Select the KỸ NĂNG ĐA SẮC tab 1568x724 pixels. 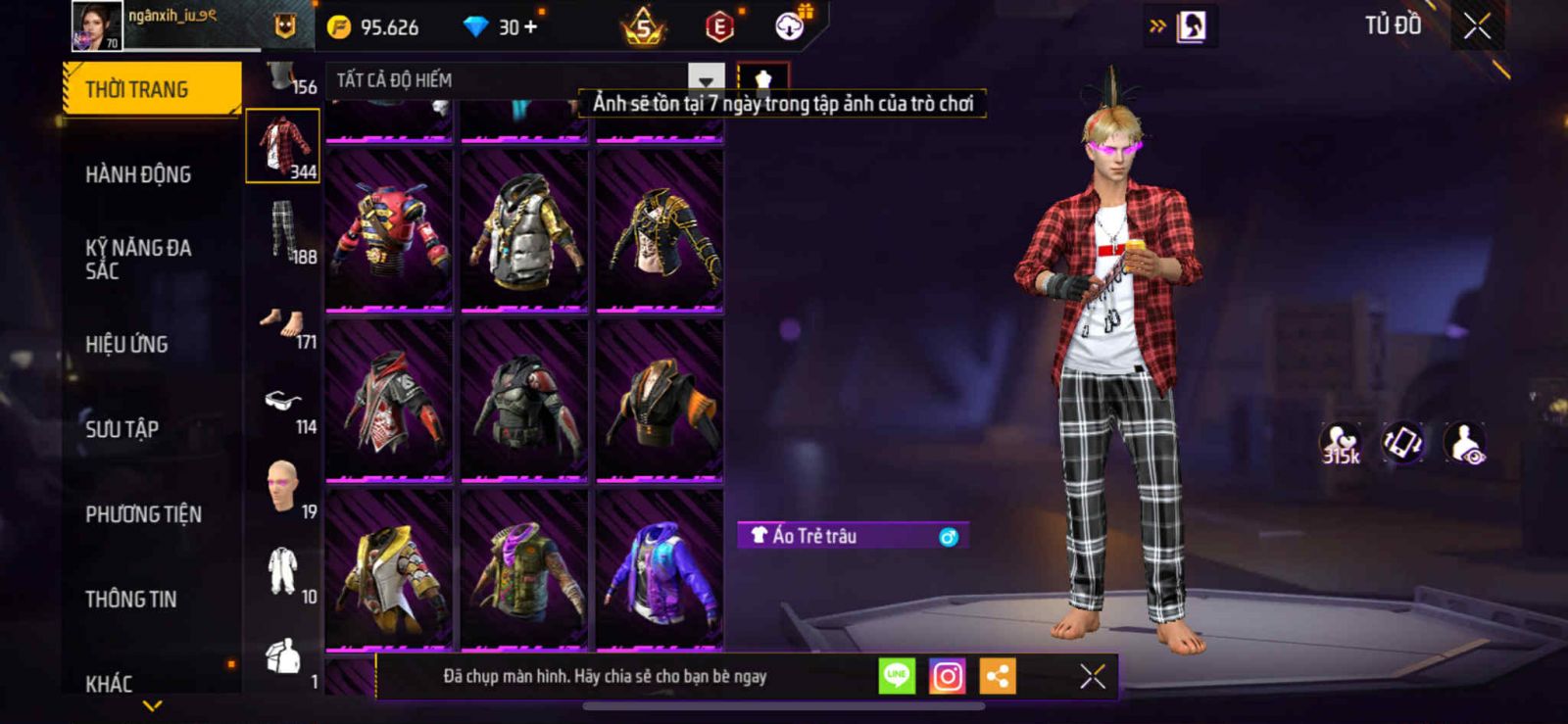pos(138,259)
